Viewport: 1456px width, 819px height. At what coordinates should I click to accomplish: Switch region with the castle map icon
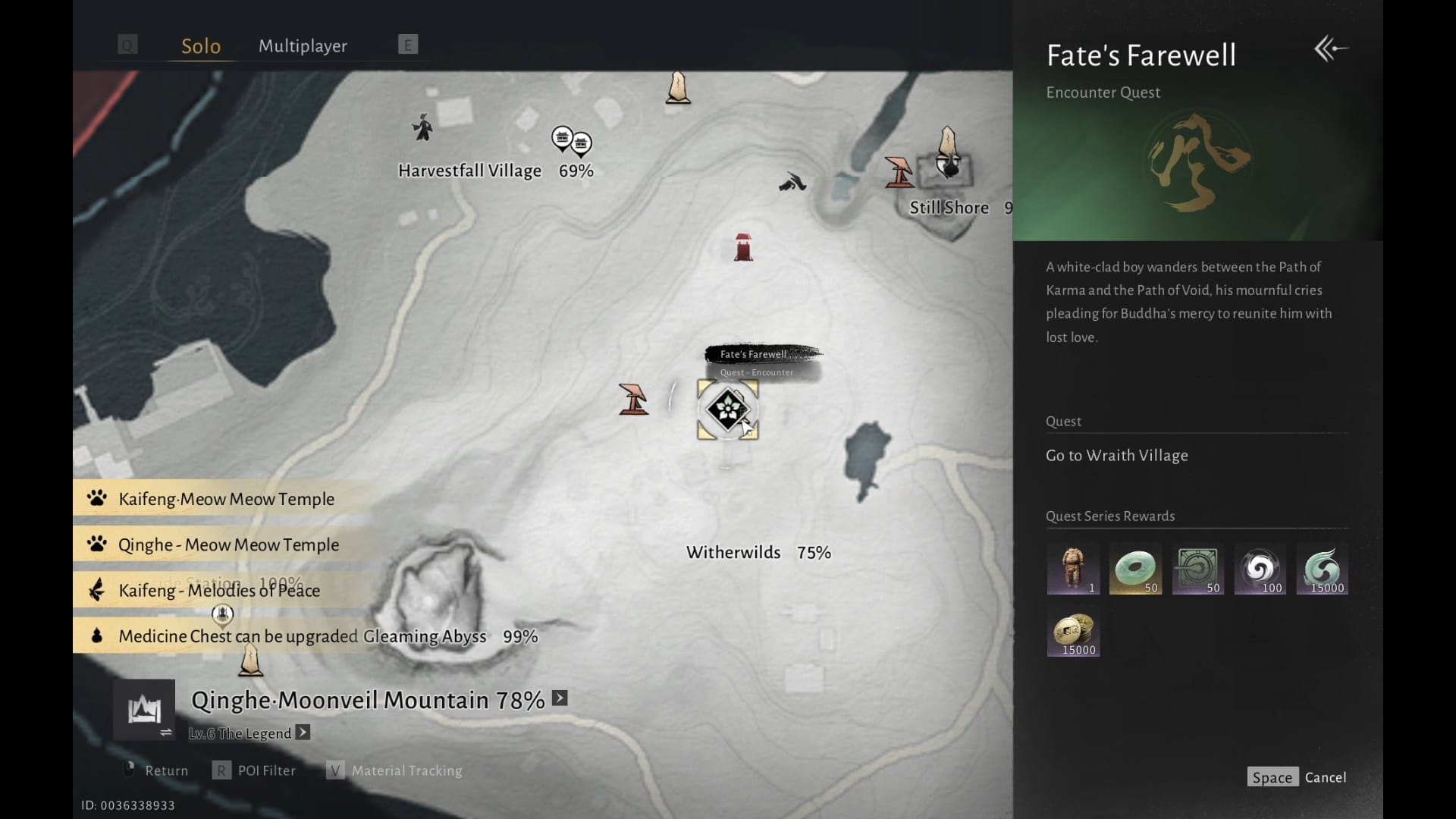144,711
